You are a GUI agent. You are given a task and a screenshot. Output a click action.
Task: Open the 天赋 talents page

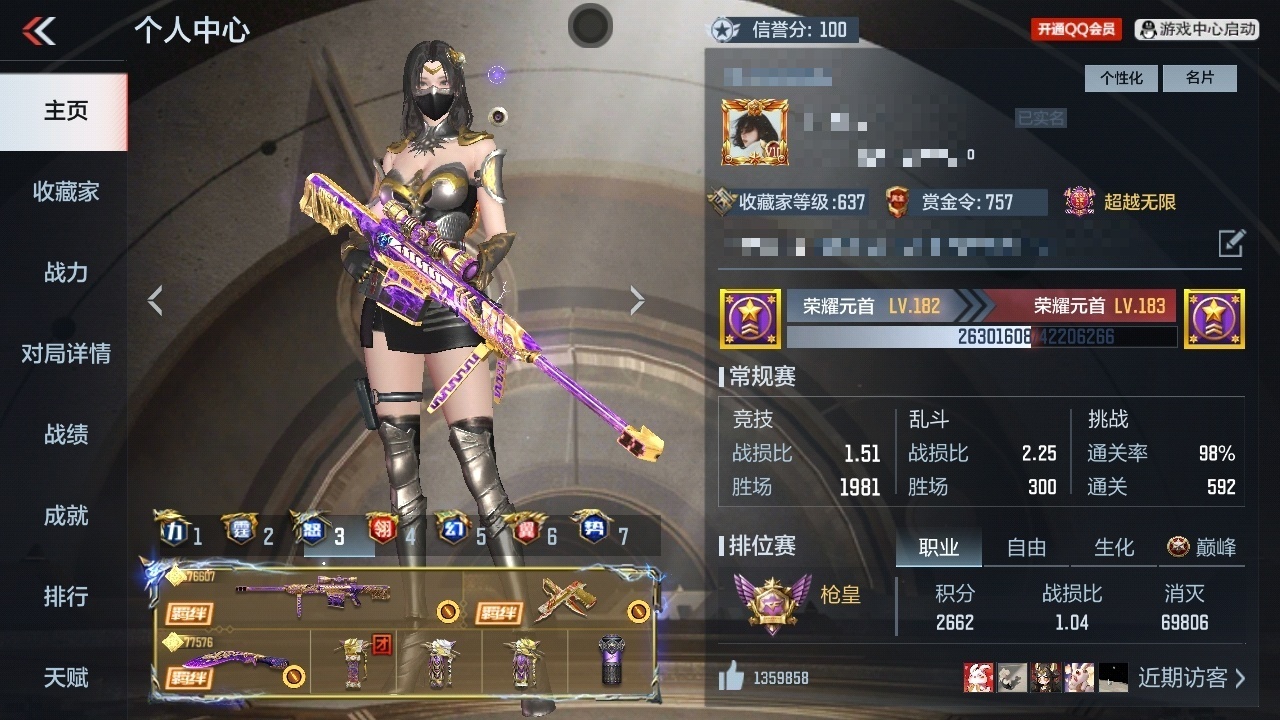pyautogui.click(x=65, y=677)
